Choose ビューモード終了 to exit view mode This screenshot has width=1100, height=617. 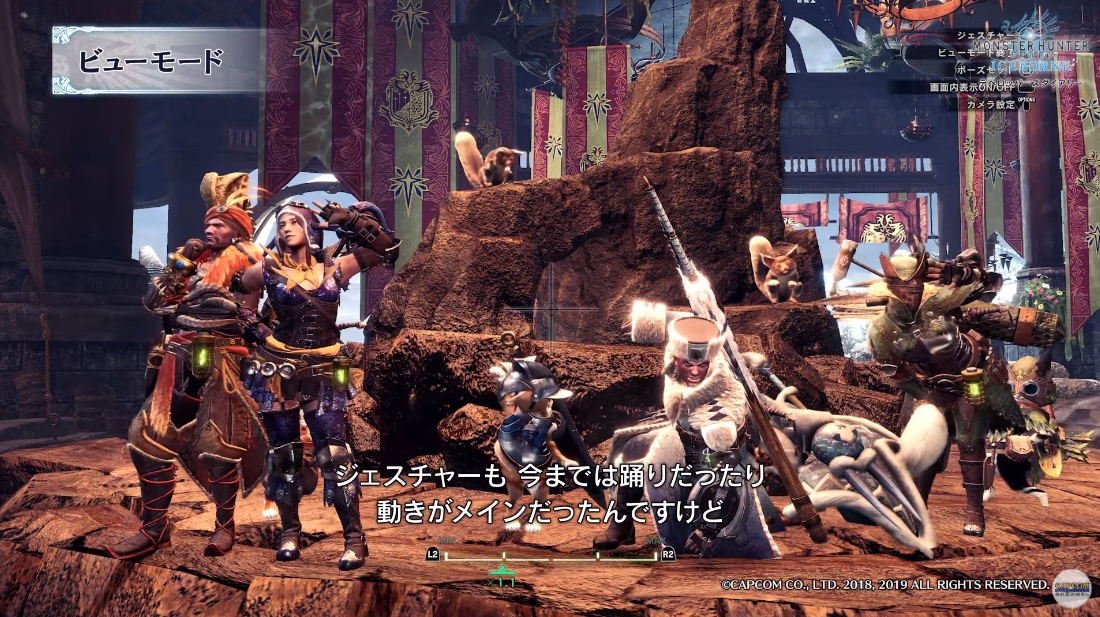click(962, 52)
